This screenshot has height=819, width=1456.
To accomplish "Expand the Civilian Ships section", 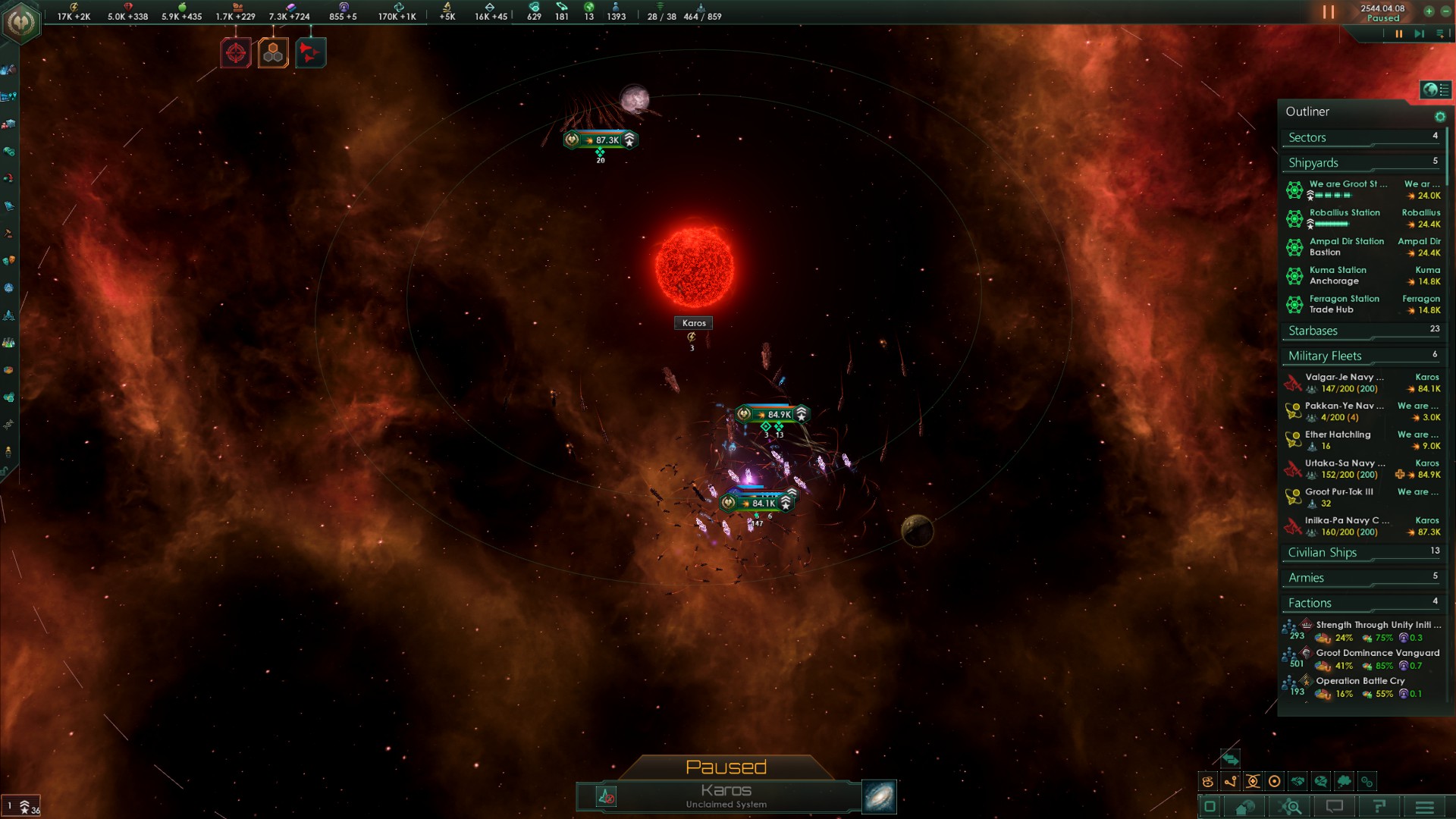I will pyautogui.click(x=1362, y=553).
